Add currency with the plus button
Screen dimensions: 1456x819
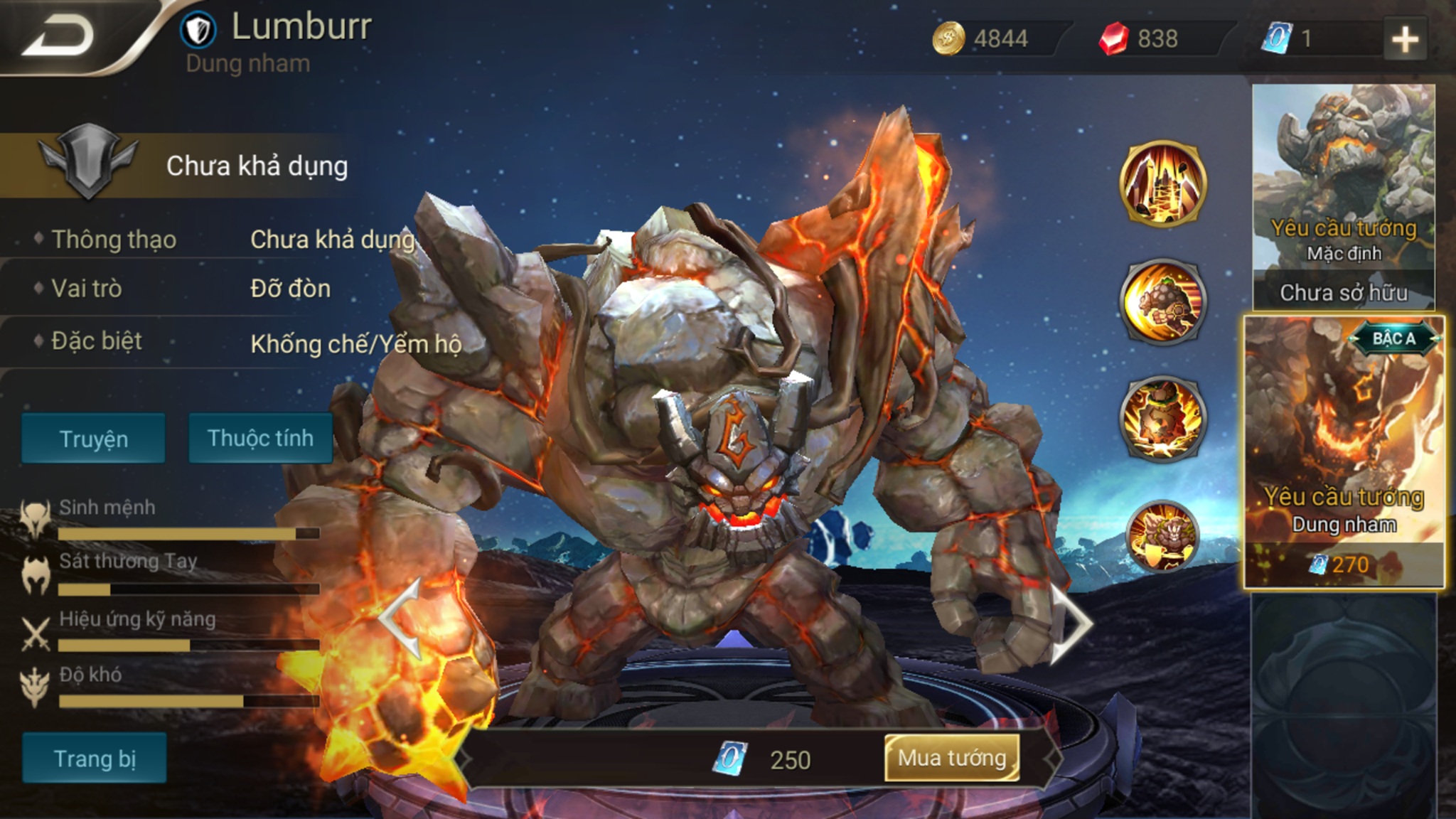tap(1405, 39)
